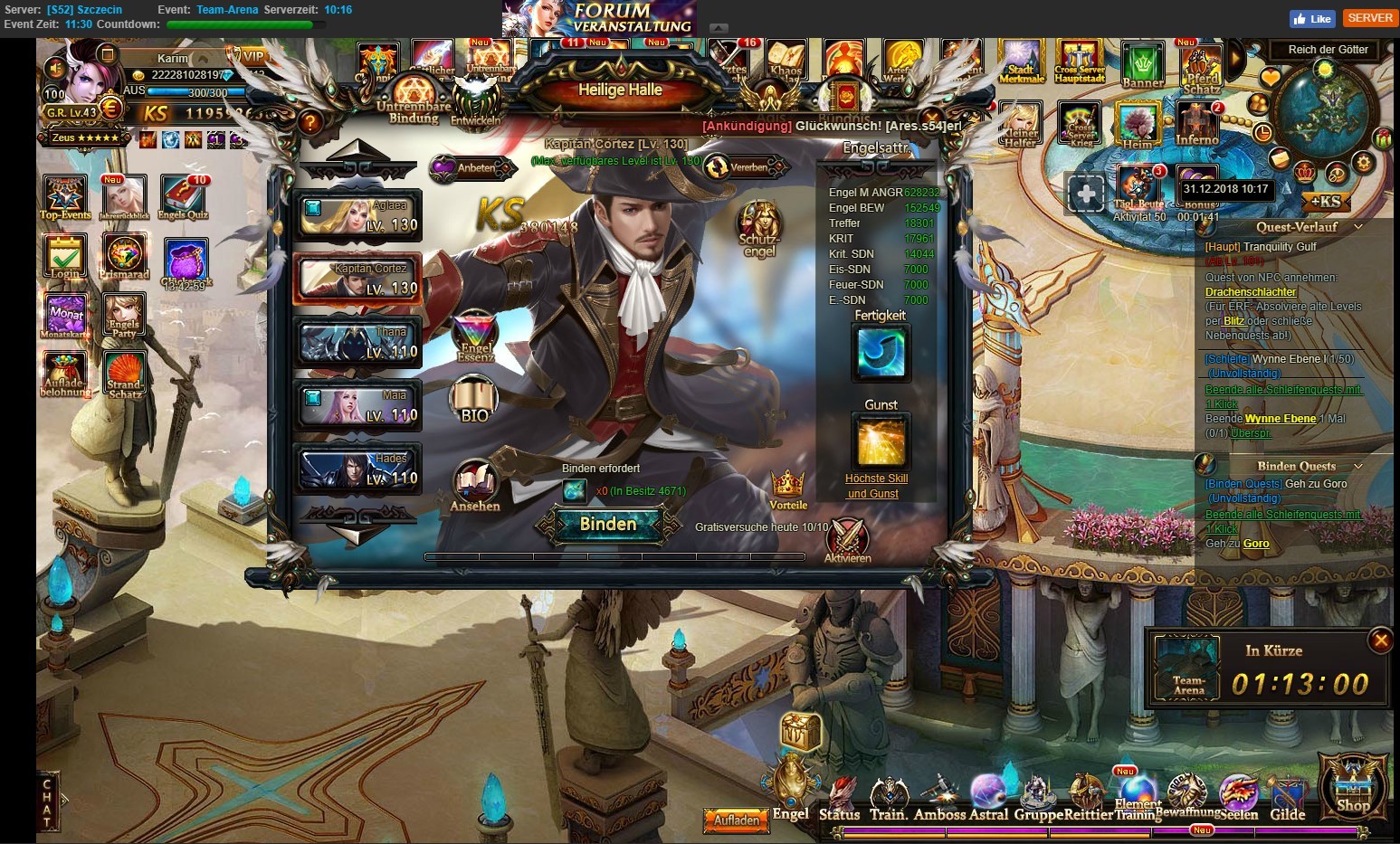Open the Gilde menu

(x=1287, y=800)
